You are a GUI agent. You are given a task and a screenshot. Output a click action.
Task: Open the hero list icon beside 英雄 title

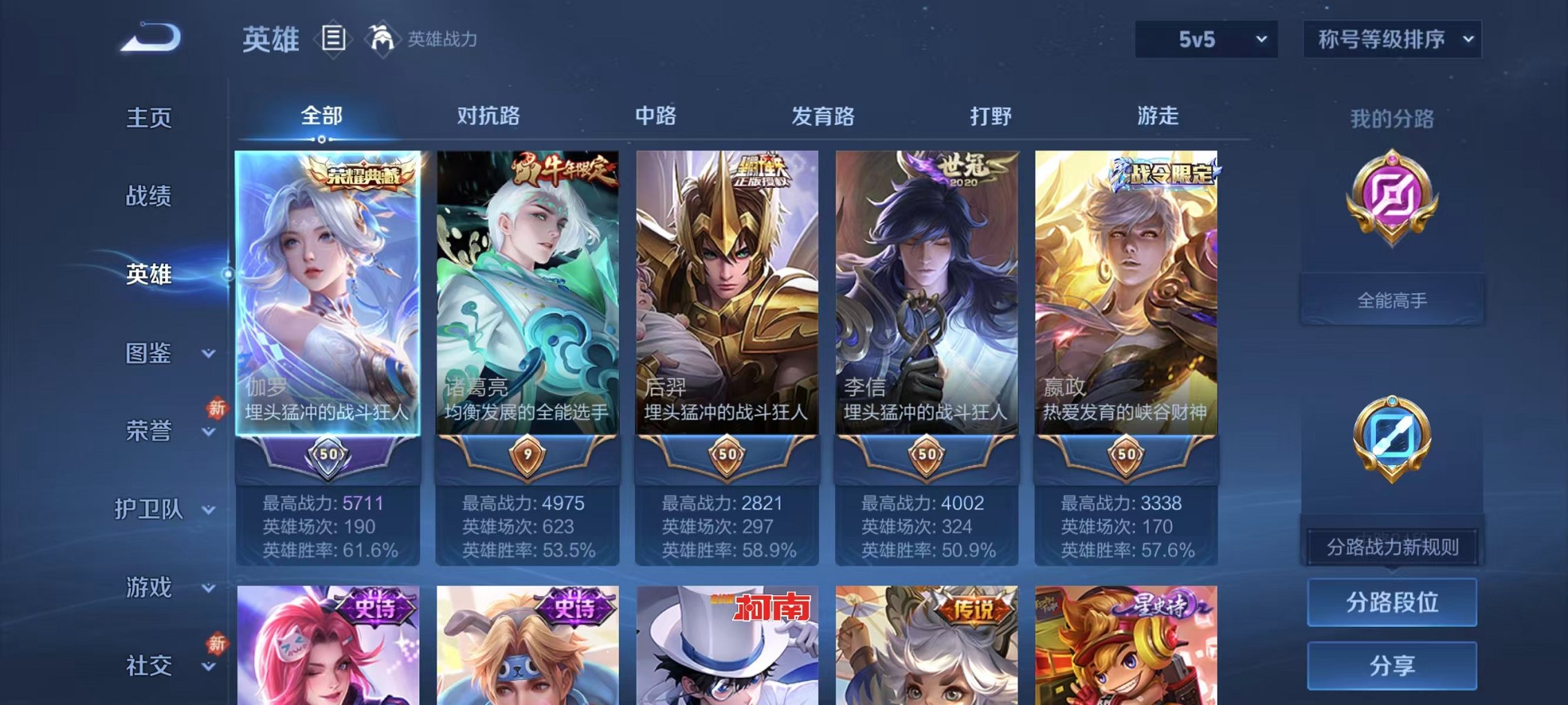[334, 39]
